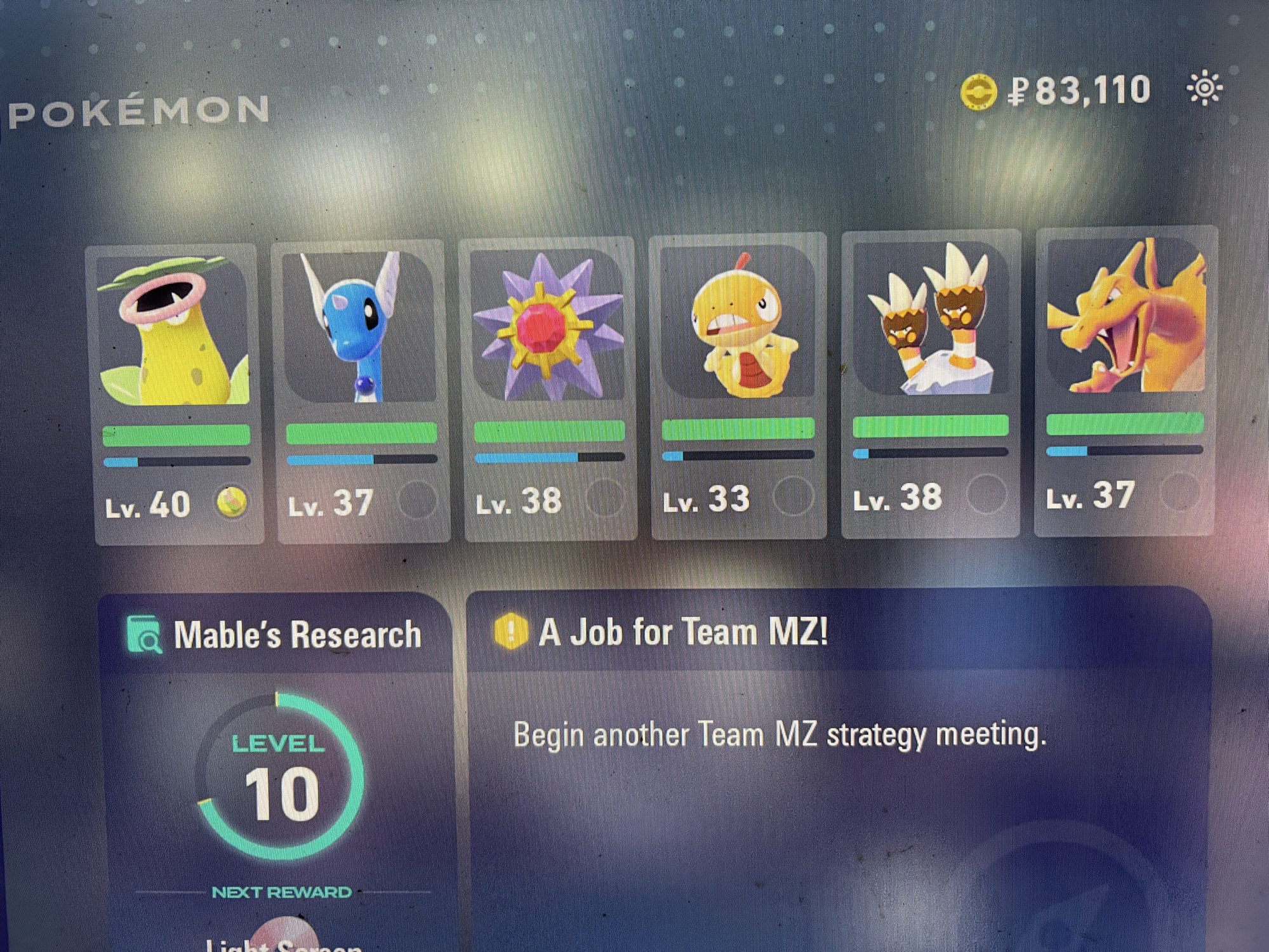This screenshot has width=1269, height=952.
Task: Open the gear settings icon
Action: (x=1204, y=89)
